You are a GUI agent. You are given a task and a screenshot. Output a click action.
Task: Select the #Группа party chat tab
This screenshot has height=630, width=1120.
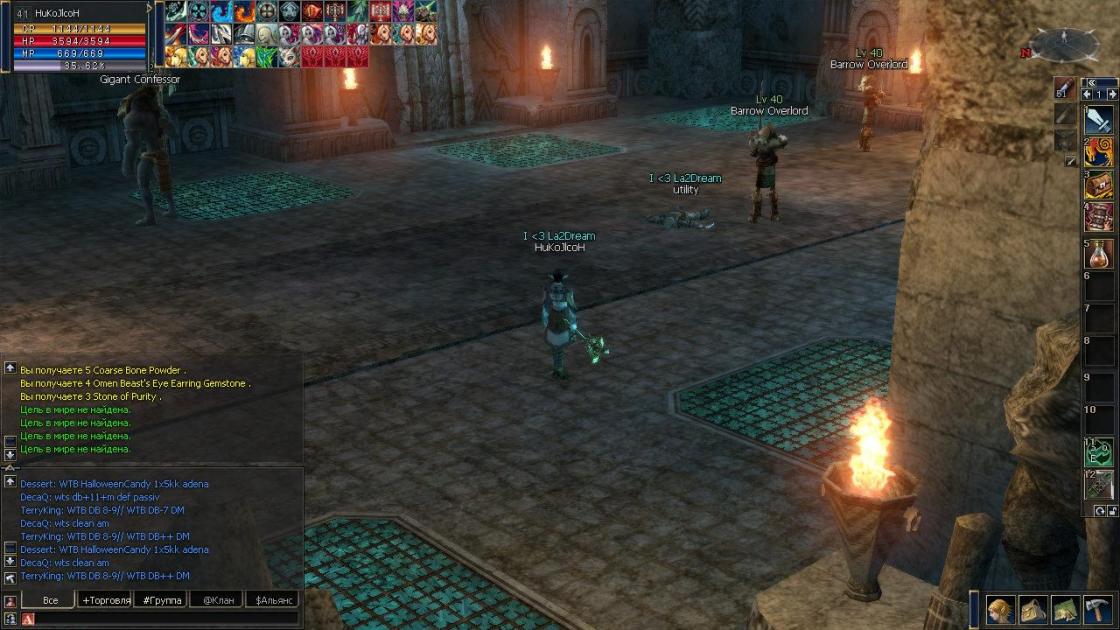[x=161, y=600]
